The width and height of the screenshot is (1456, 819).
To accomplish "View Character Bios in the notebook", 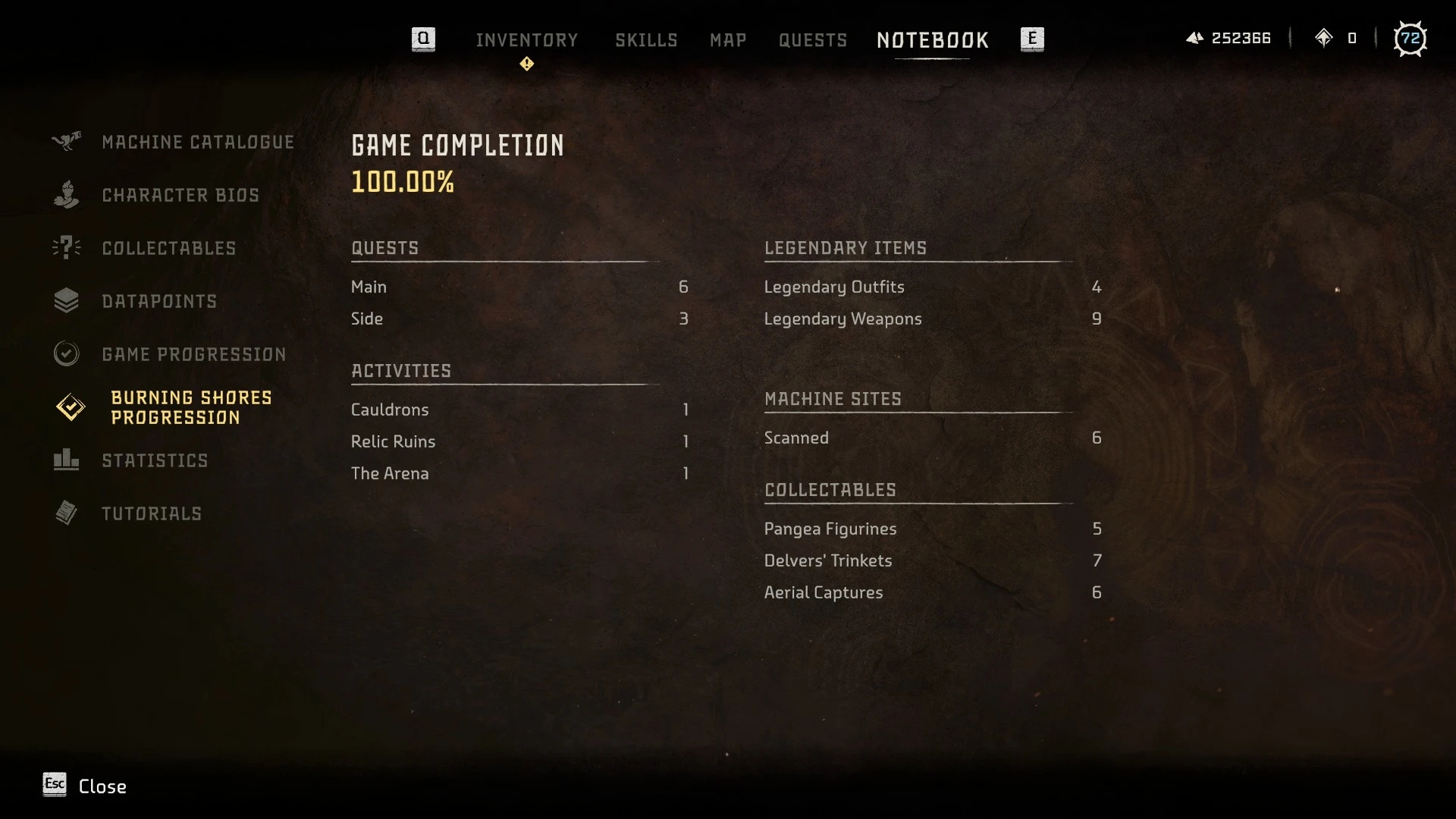I will [180, 196].
